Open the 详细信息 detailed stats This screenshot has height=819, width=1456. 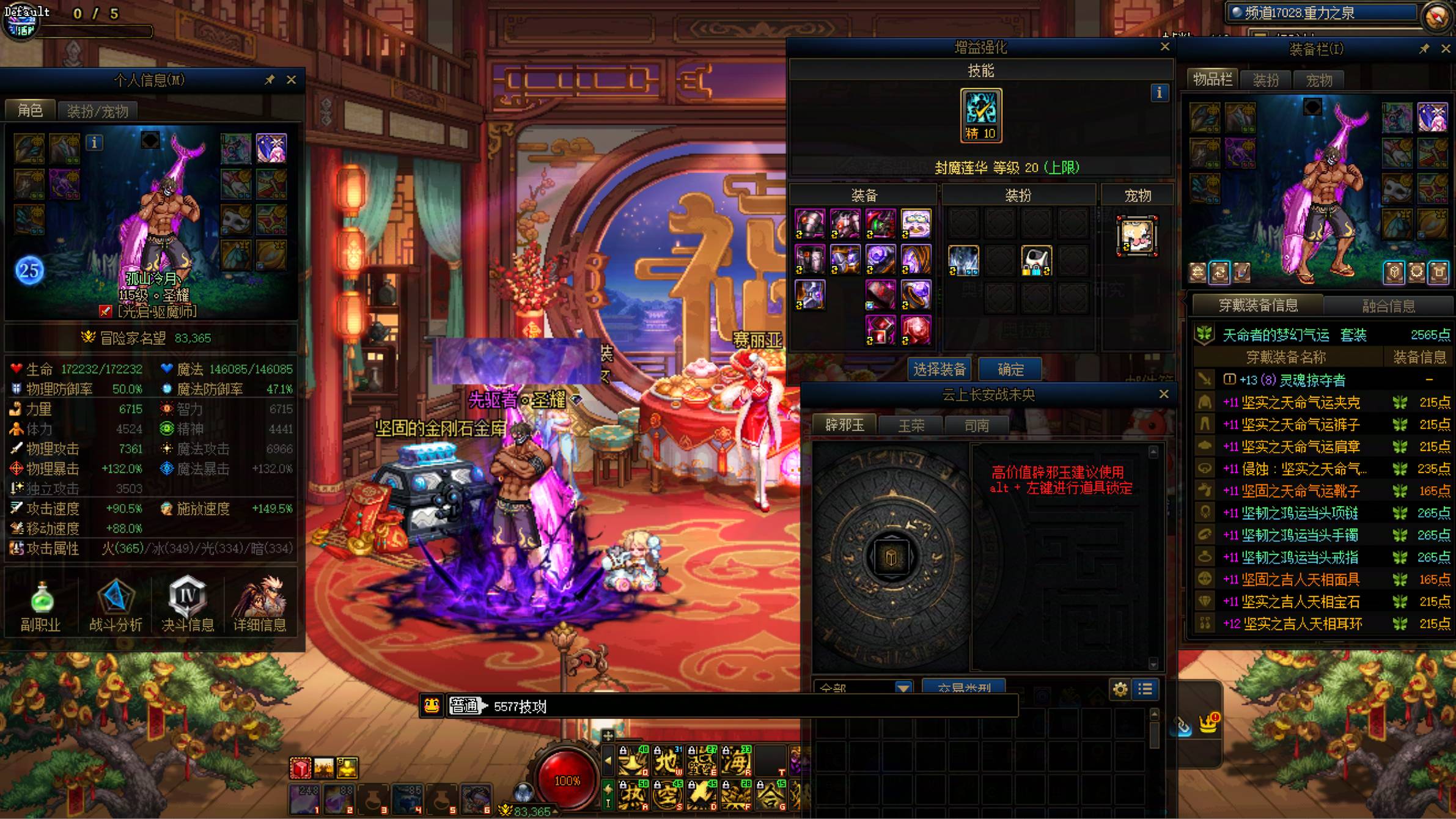(x=260, y=606)
